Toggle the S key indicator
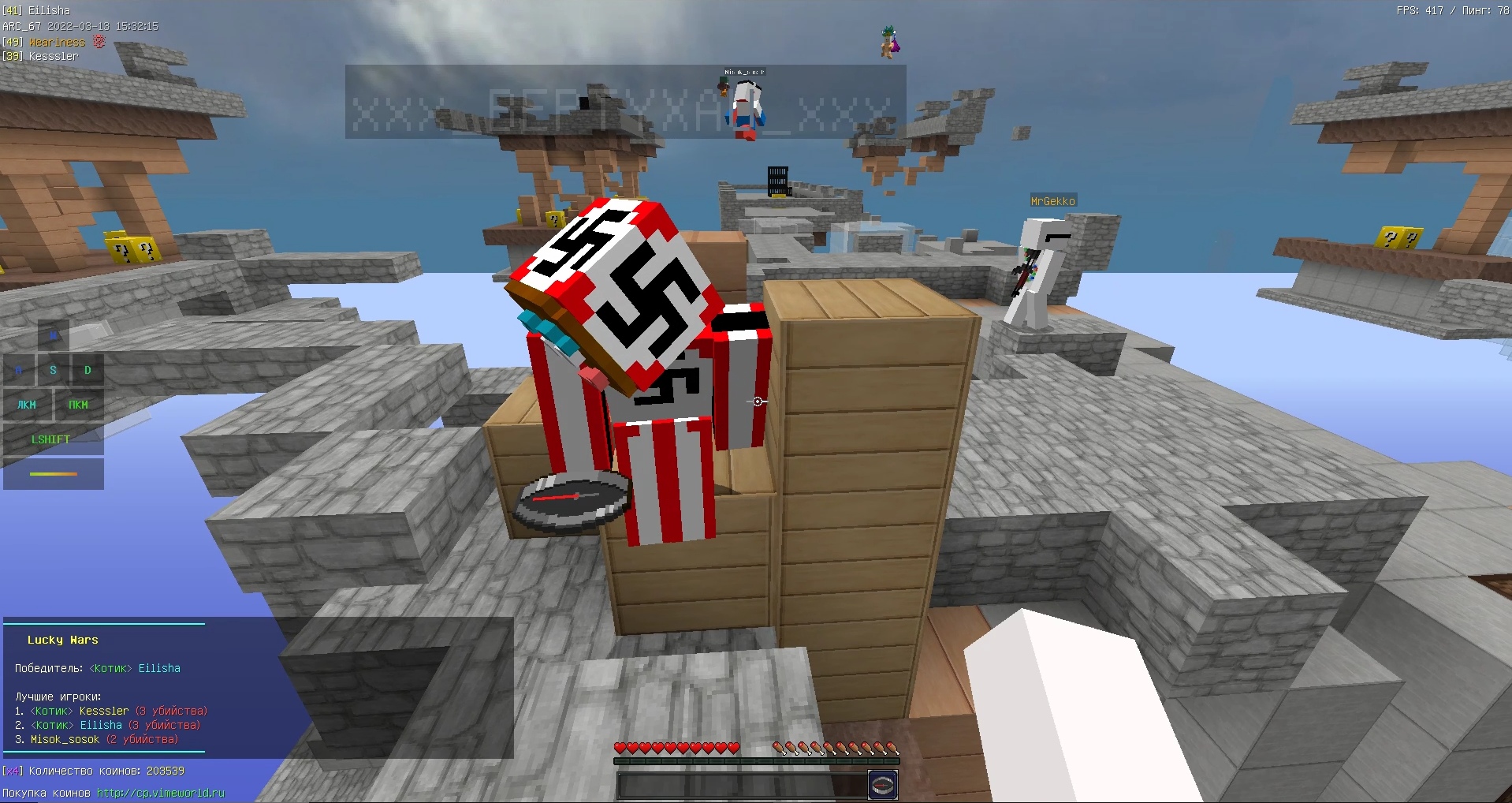This screenshot has width=1512, height=803. click(53, 370)
